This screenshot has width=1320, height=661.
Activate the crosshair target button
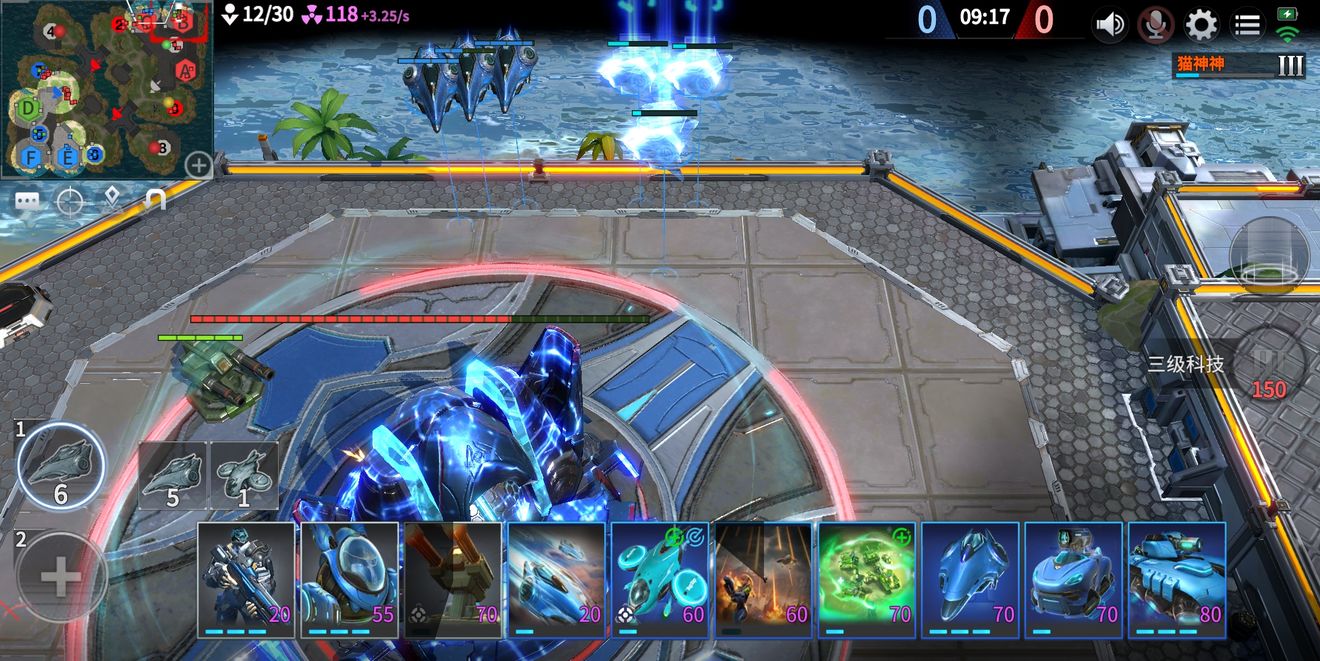[70, 202]
